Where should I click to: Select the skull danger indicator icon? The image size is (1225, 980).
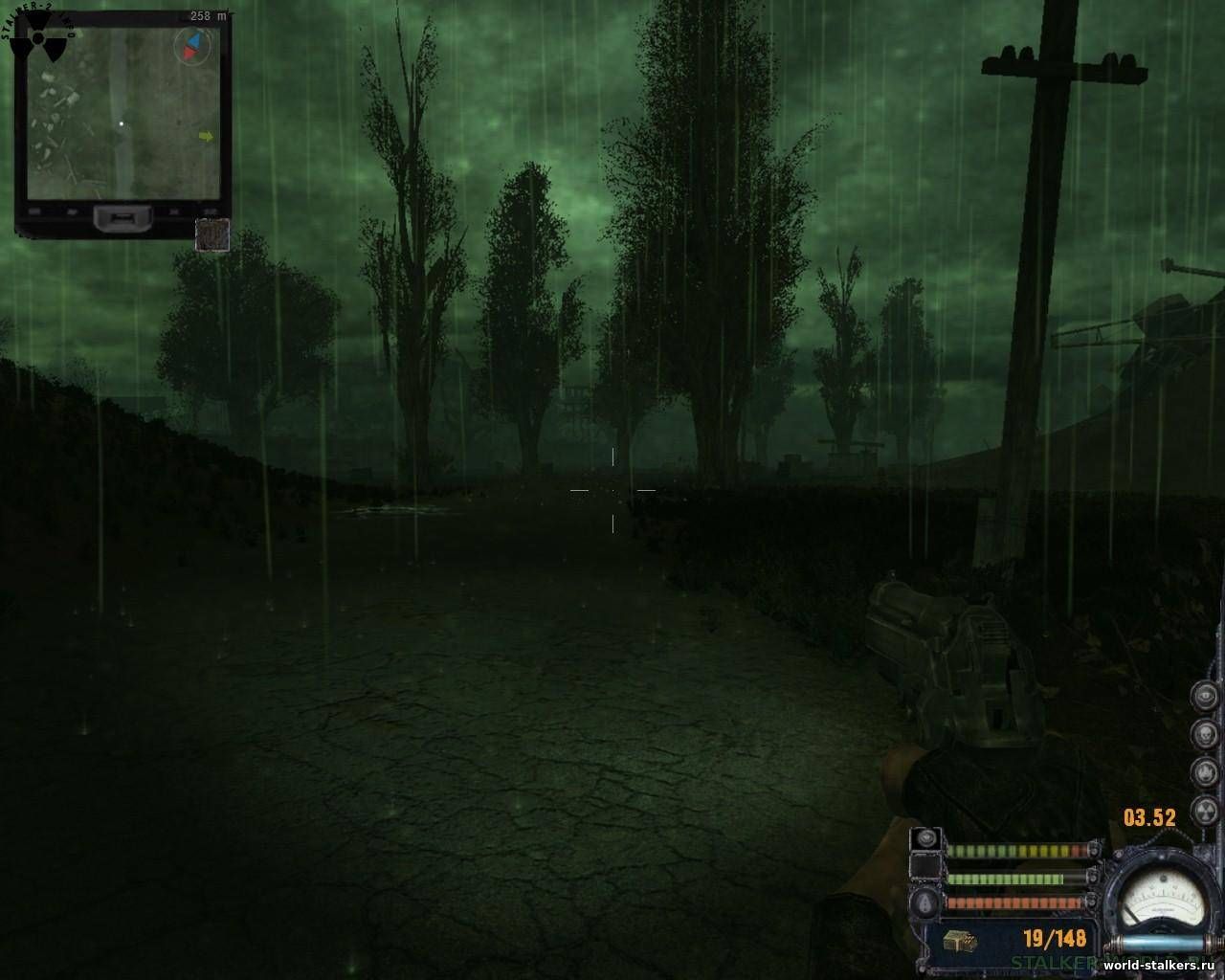click(1204, 733)
